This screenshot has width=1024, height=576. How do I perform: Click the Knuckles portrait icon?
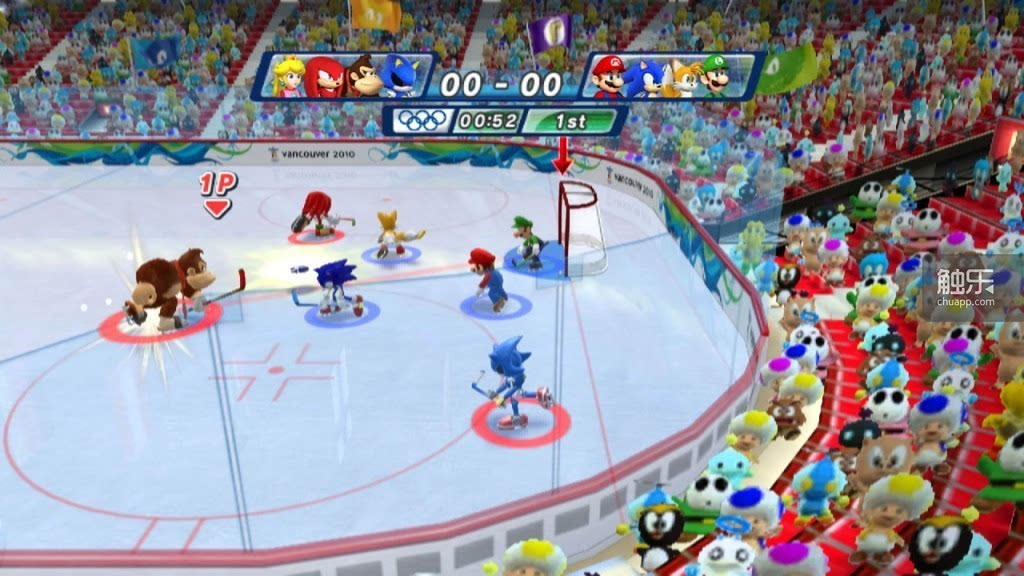click(x=324, y=78)
